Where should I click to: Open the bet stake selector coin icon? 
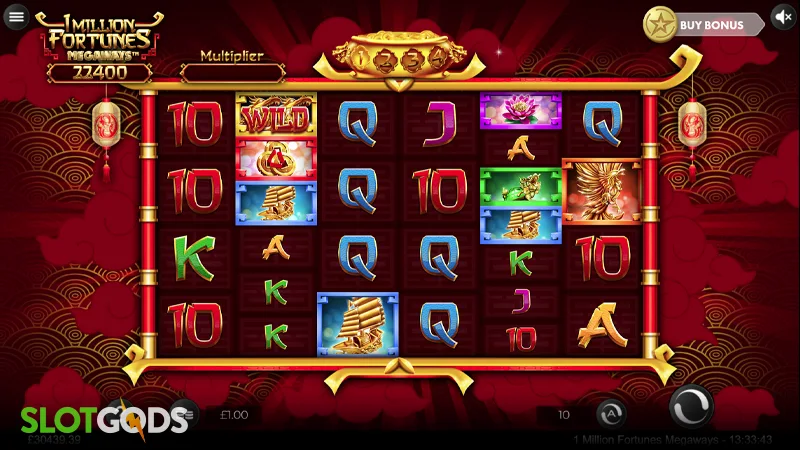[x=184, y=413]
